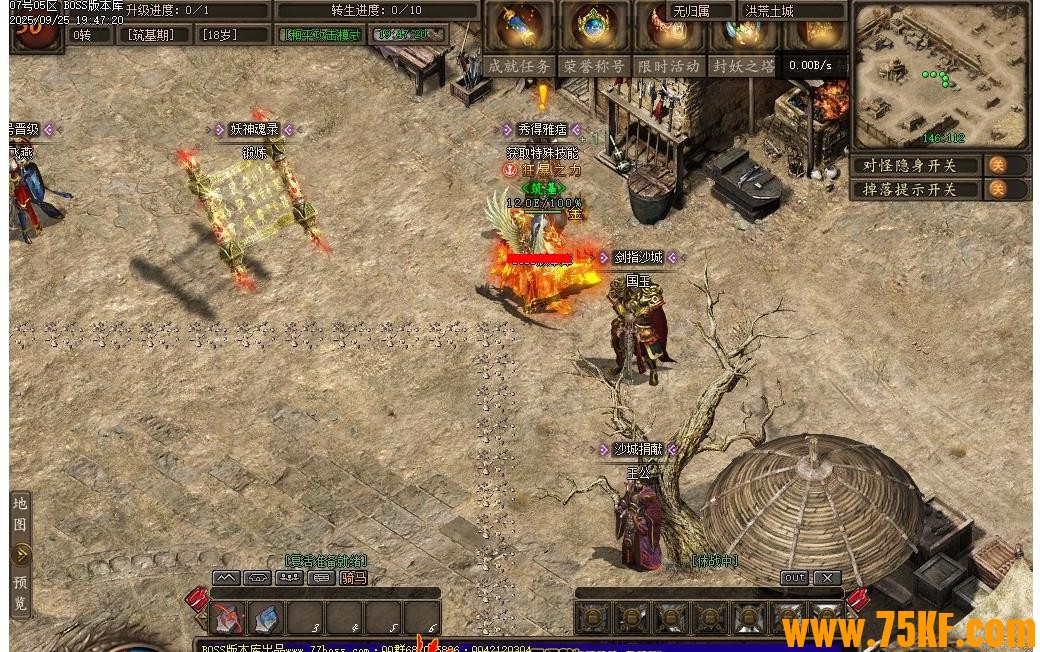Toggle the 对怪隐身开关 switch
The height and width of the screenshot is (652, 1040).
[997, 165]
